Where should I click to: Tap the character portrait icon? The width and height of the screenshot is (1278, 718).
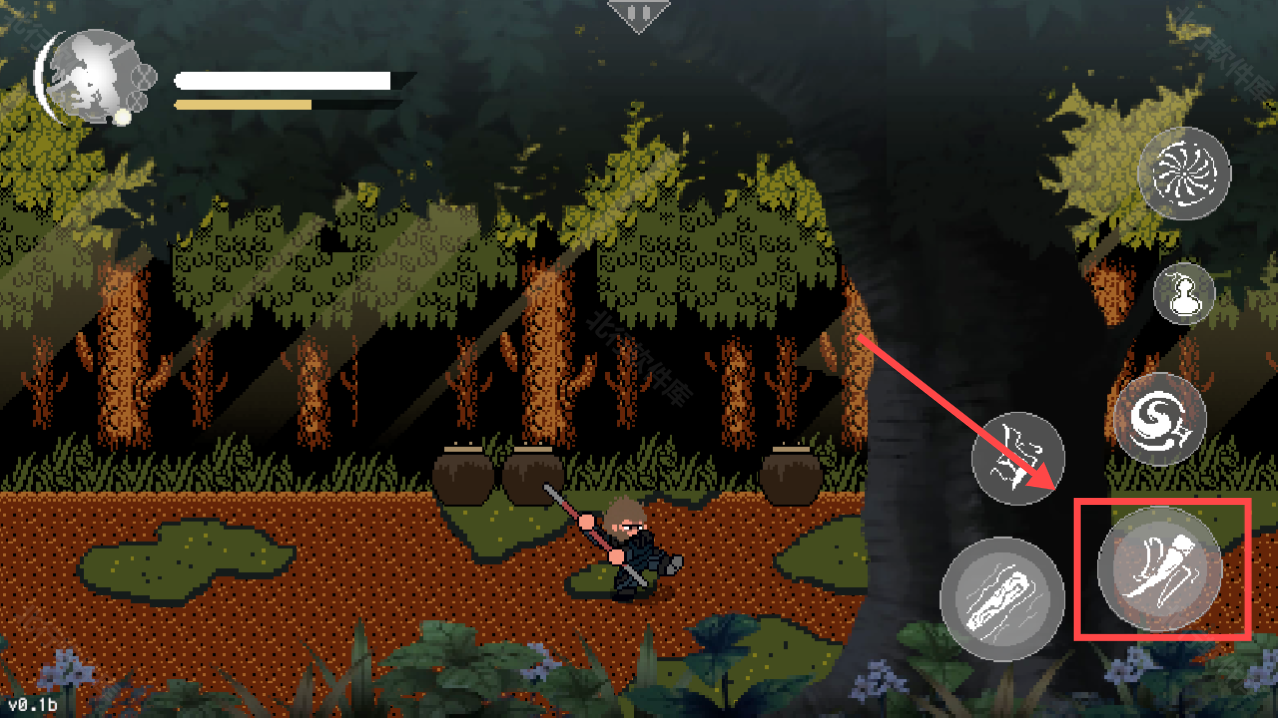[95, 76]
